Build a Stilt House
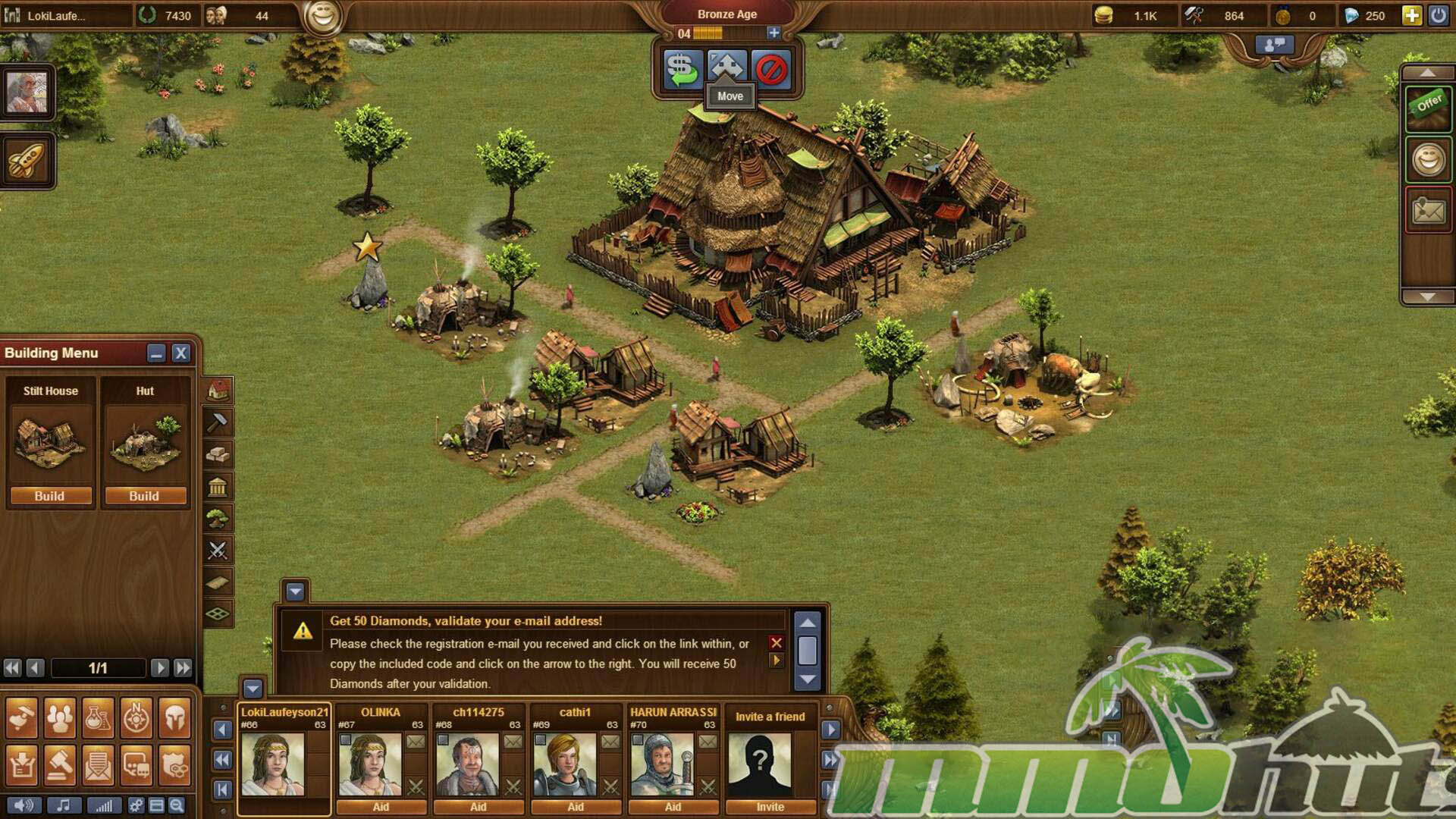The width and height of the screenshot is (1456, 819). (50, 496)
